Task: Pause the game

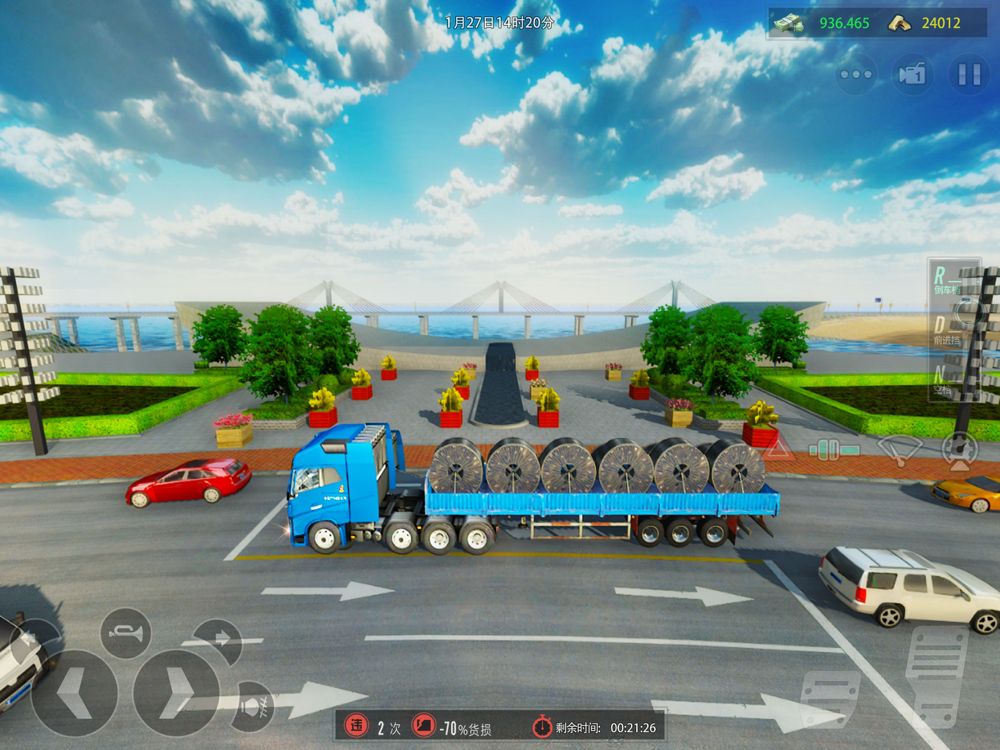Action: coord(968,75)
